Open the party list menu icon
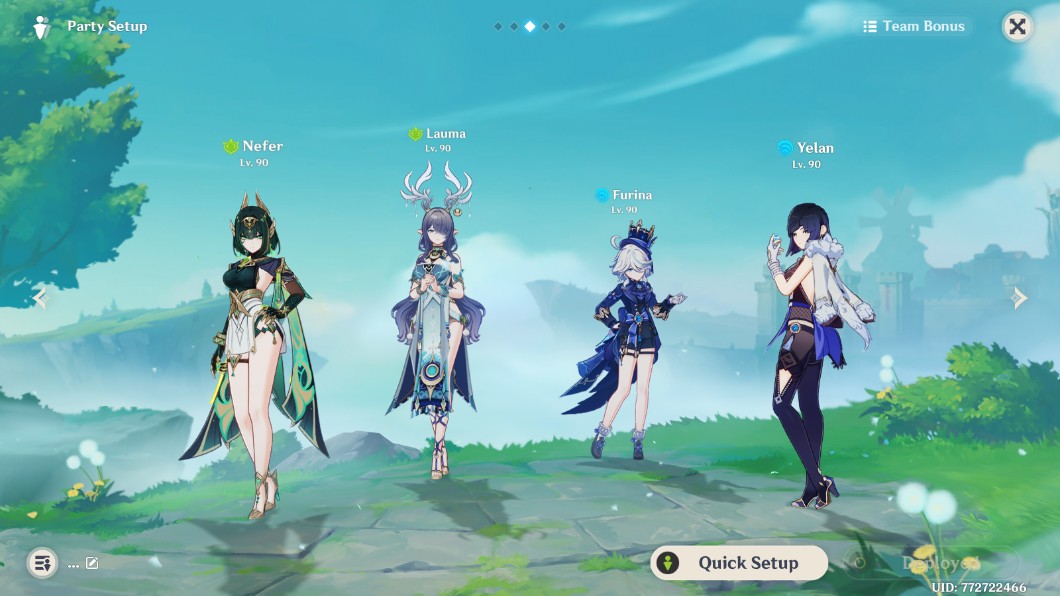 [x=41, y=563]
